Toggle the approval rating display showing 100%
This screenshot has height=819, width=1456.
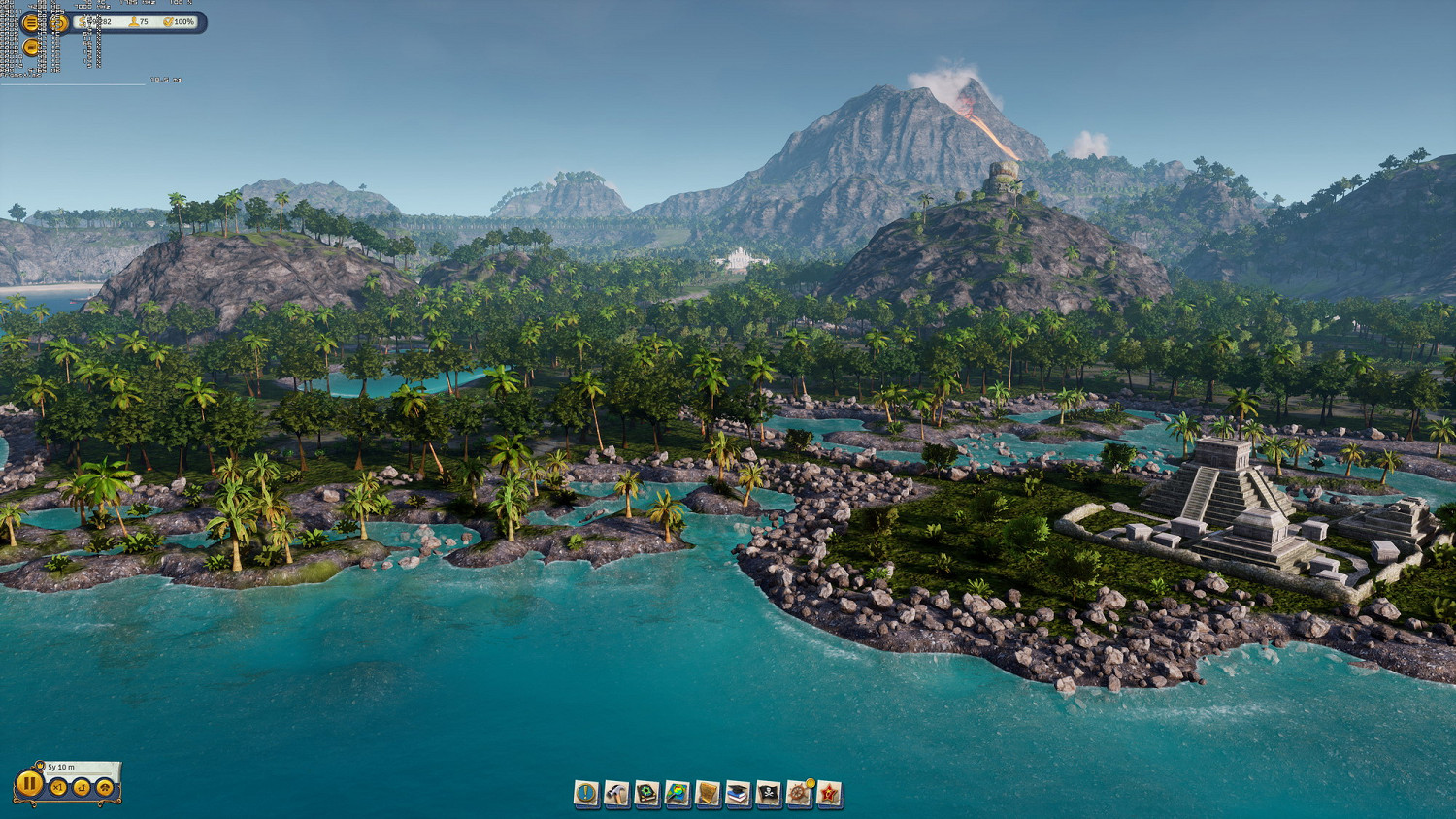tap(179, 22)
